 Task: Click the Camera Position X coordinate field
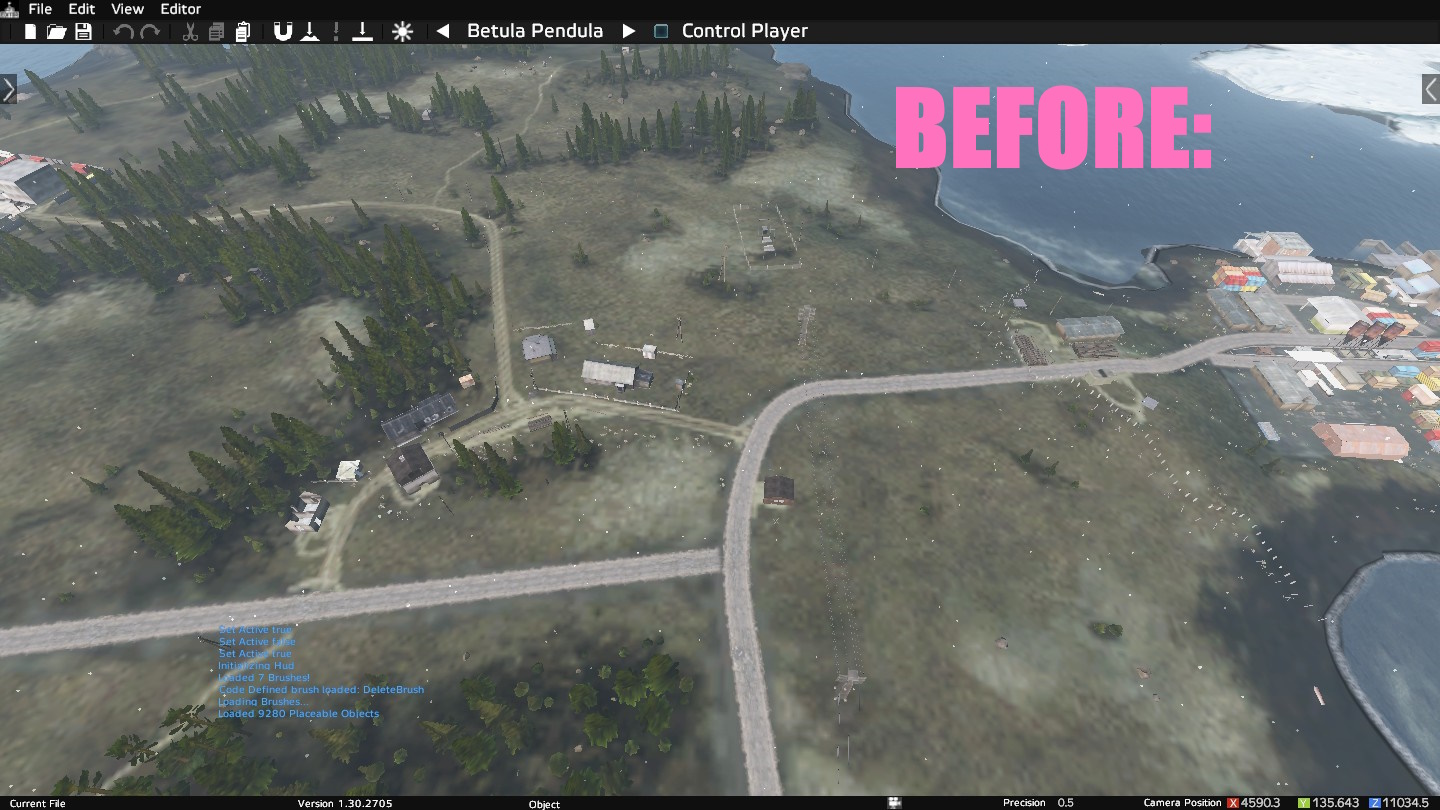1258,802
